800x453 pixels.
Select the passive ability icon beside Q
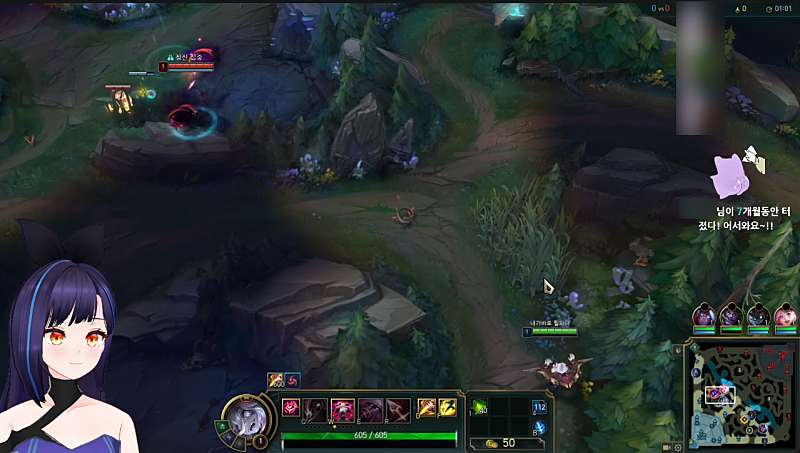[x=292, y=406]
